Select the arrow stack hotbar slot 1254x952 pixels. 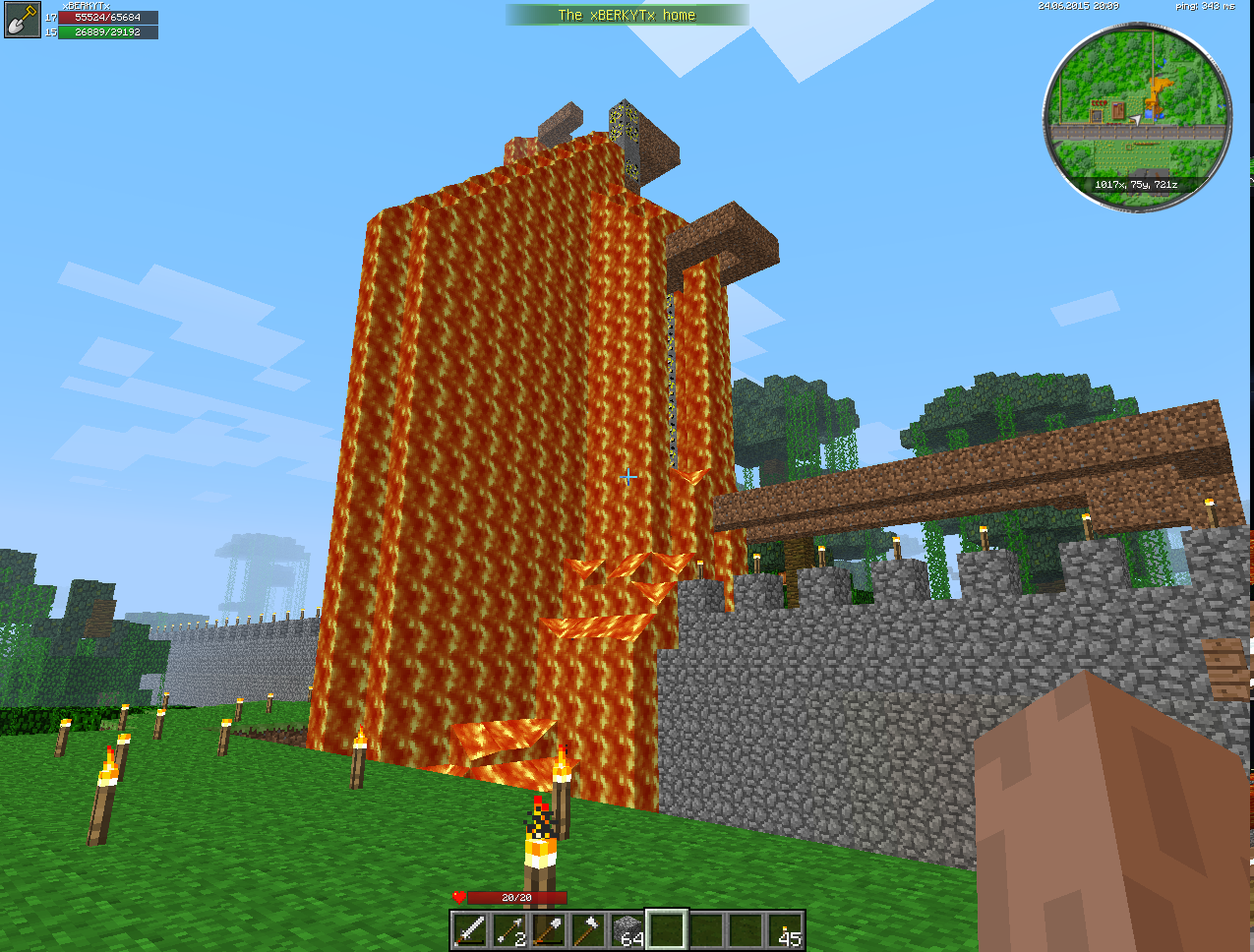click(509, 930)
